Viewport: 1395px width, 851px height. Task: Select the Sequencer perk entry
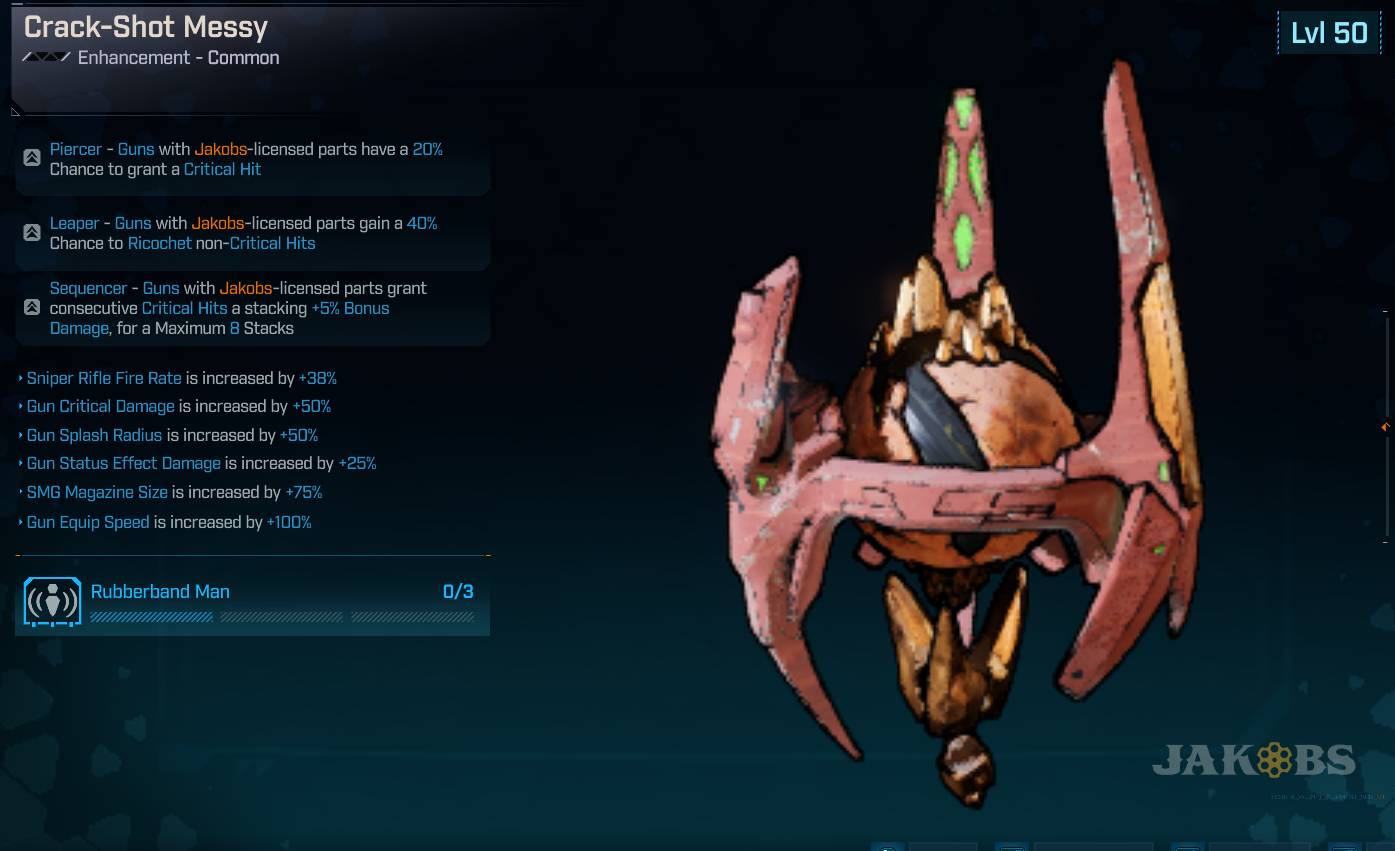pos(250,308)
